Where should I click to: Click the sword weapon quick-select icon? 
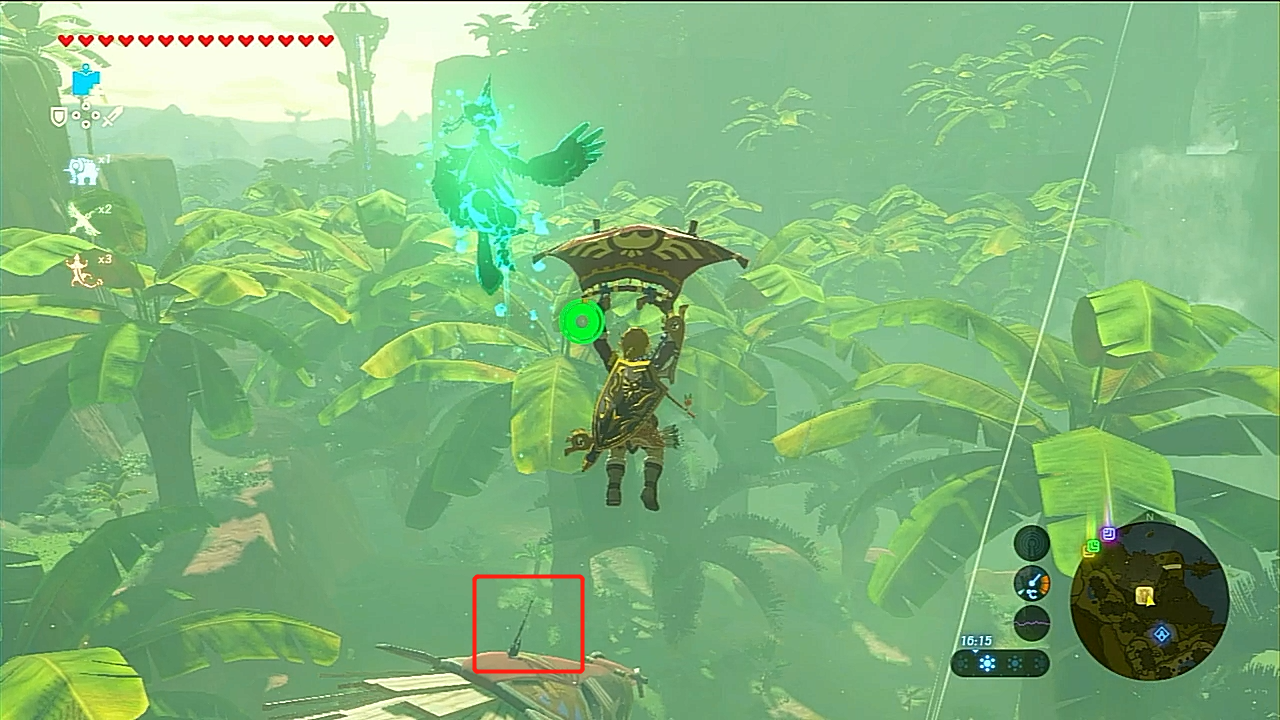(111, 116)
